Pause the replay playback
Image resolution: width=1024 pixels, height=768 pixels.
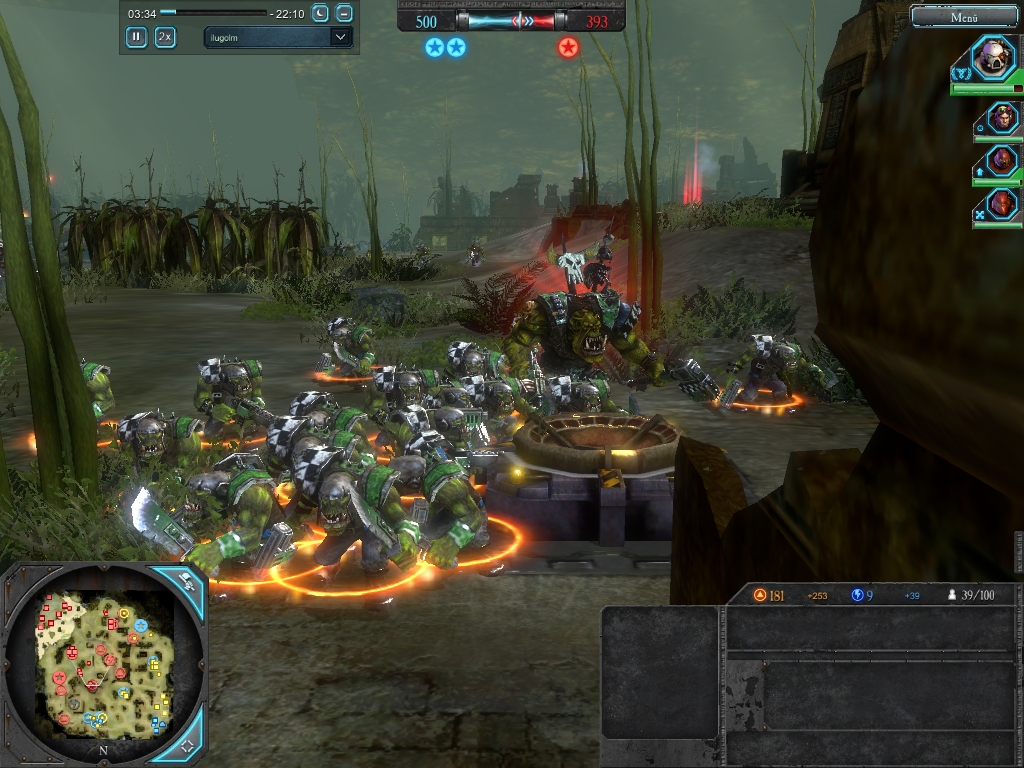136,37
